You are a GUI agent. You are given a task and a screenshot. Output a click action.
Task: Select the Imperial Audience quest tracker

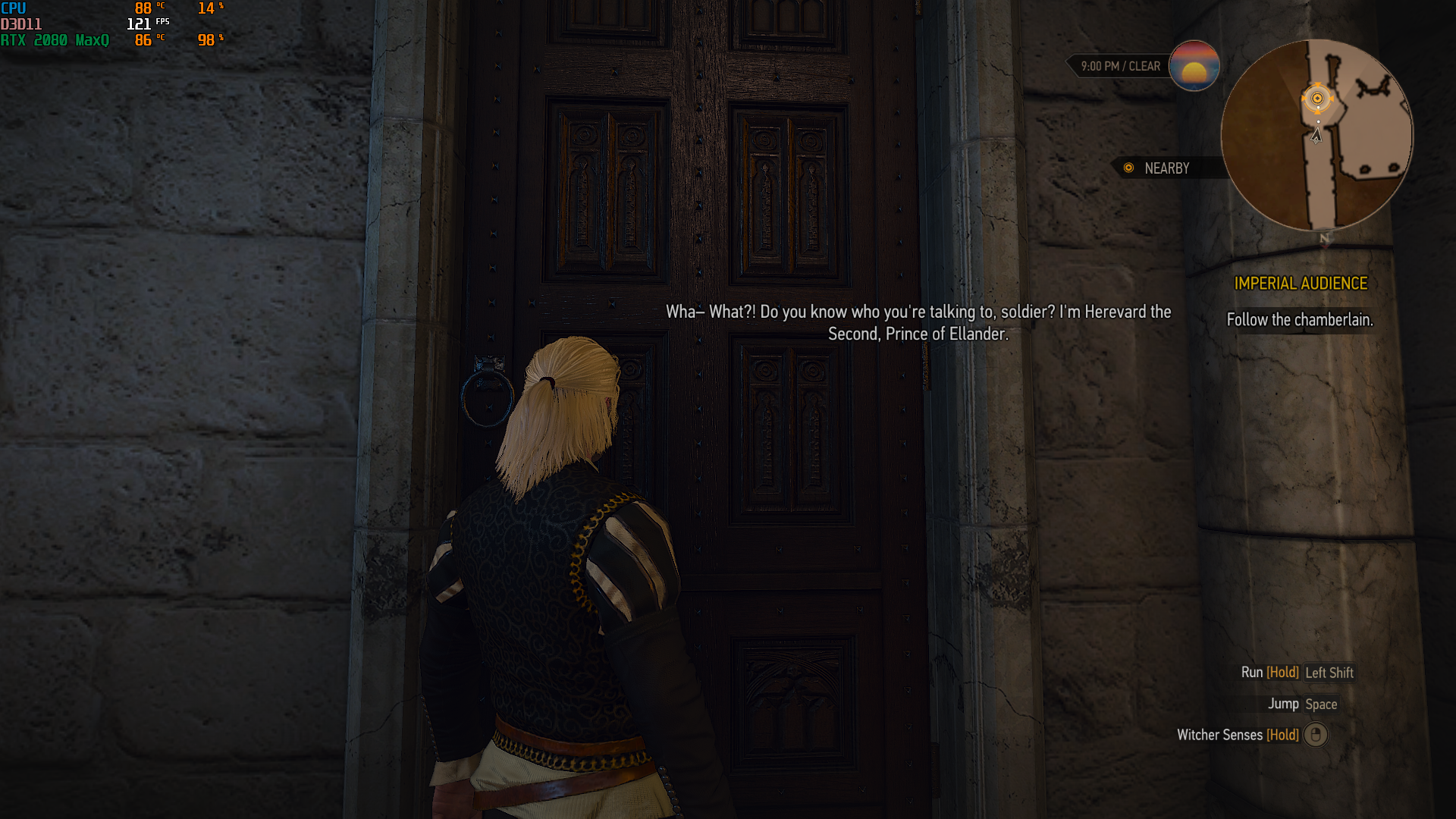[x=1300, y=284]
